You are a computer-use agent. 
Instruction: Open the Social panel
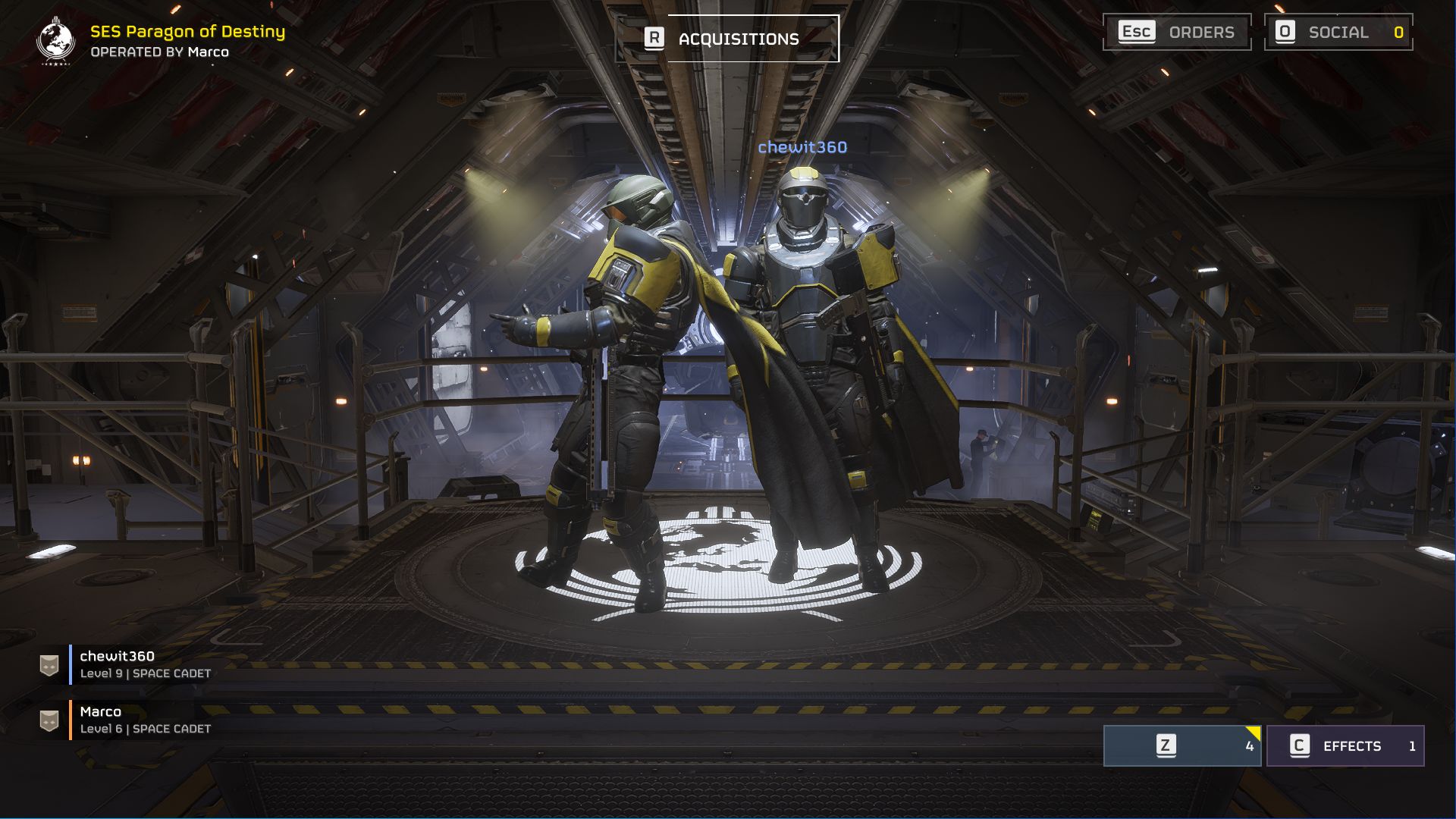coord(1338,33)
